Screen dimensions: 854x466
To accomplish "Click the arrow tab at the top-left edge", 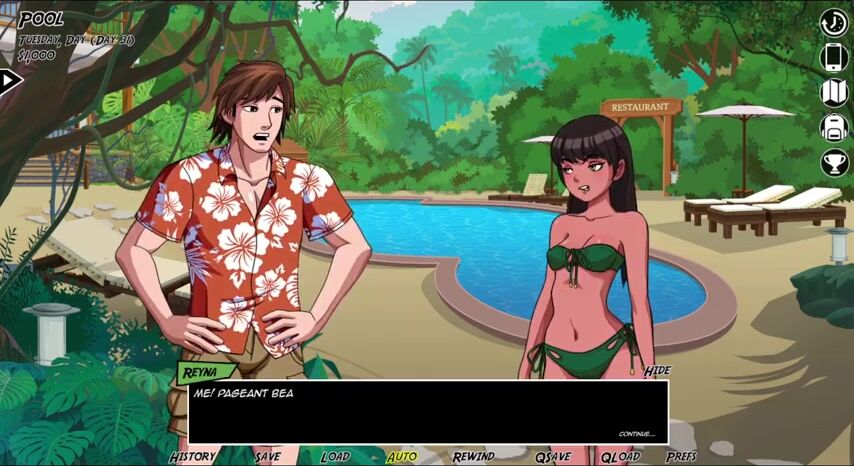I will pyautogui.click(x=10, y=81).
